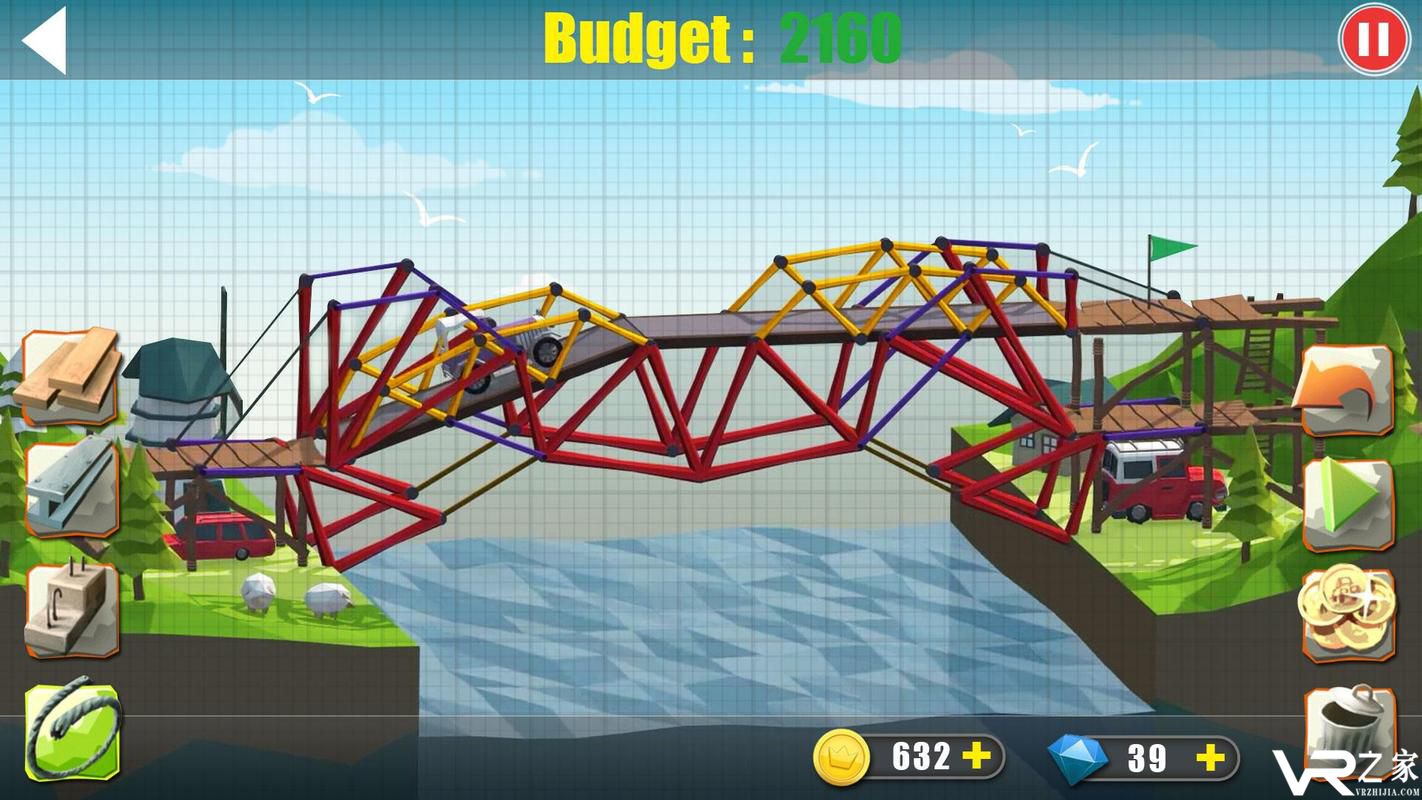Pause the game

point(1373,40)
